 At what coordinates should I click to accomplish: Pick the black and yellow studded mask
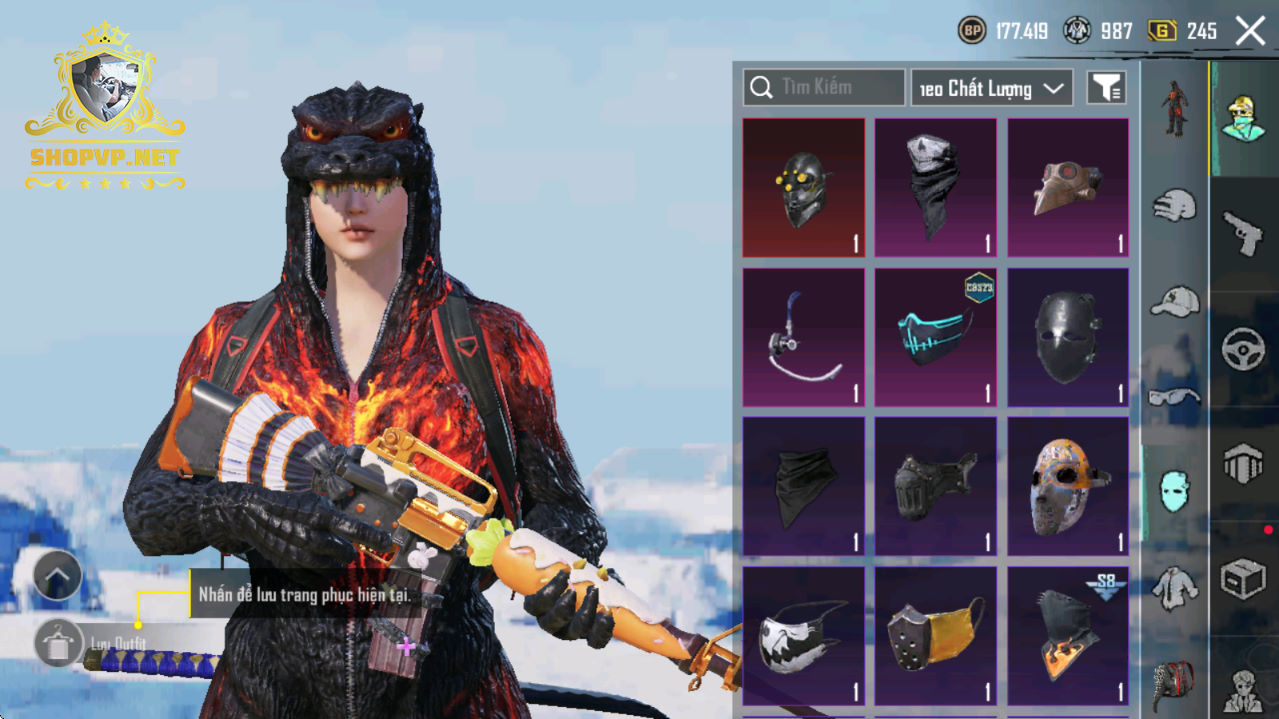coord(935,635)
